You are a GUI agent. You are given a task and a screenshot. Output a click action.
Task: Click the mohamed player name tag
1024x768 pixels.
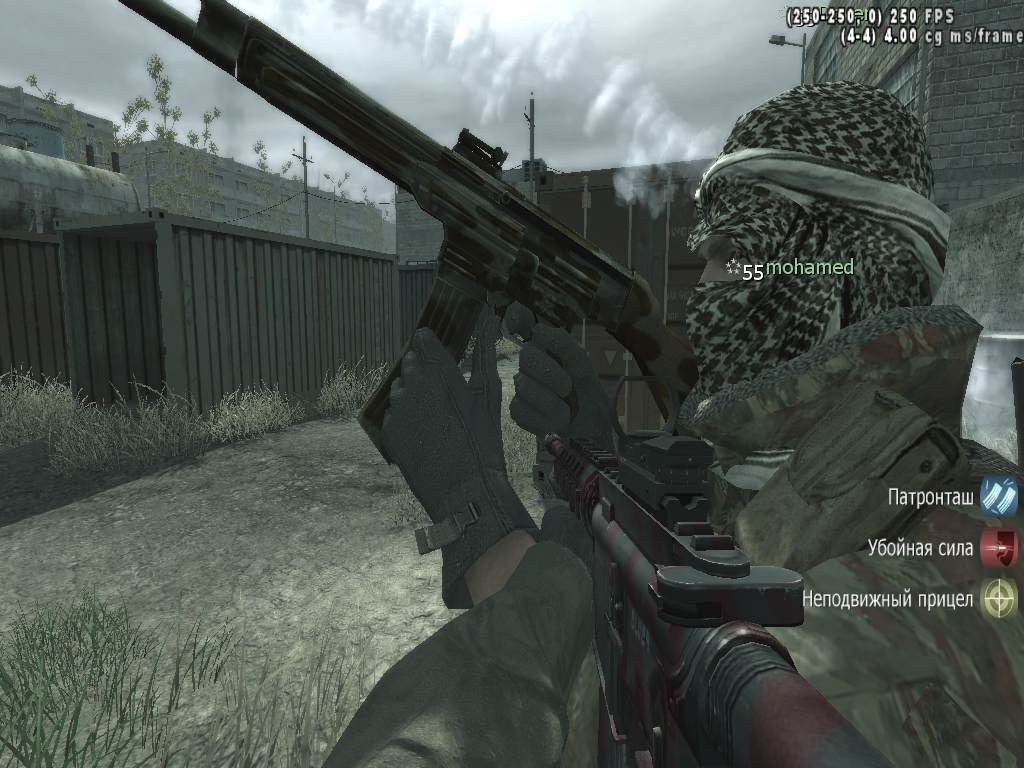809,268
